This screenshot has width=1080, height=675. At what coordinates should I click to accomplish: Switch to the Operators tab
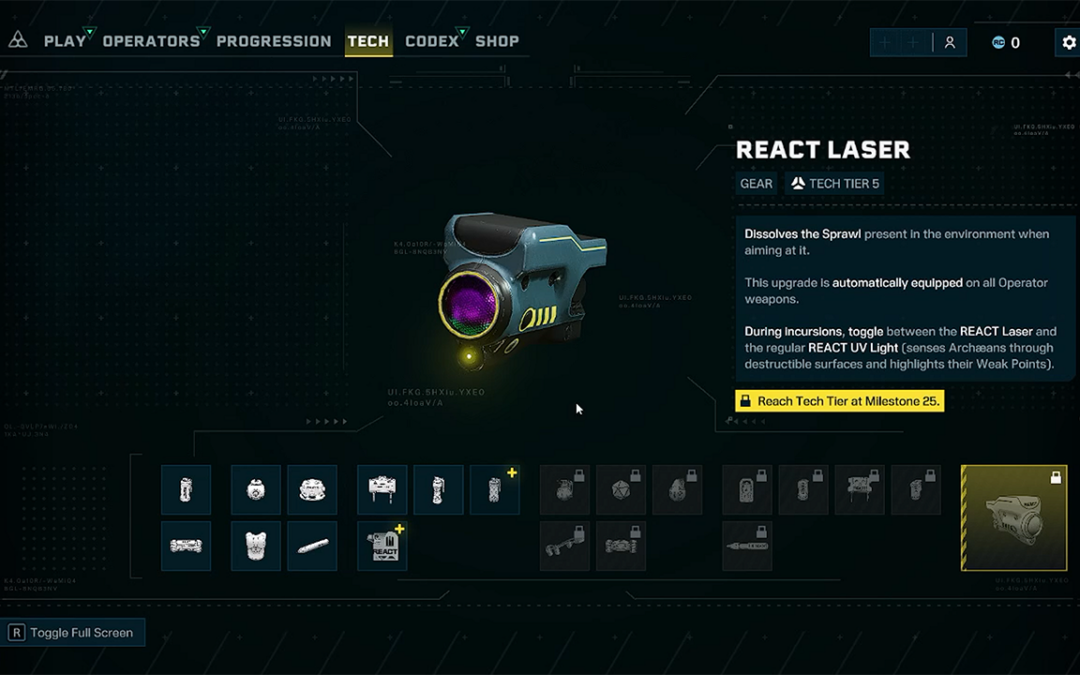151,41
